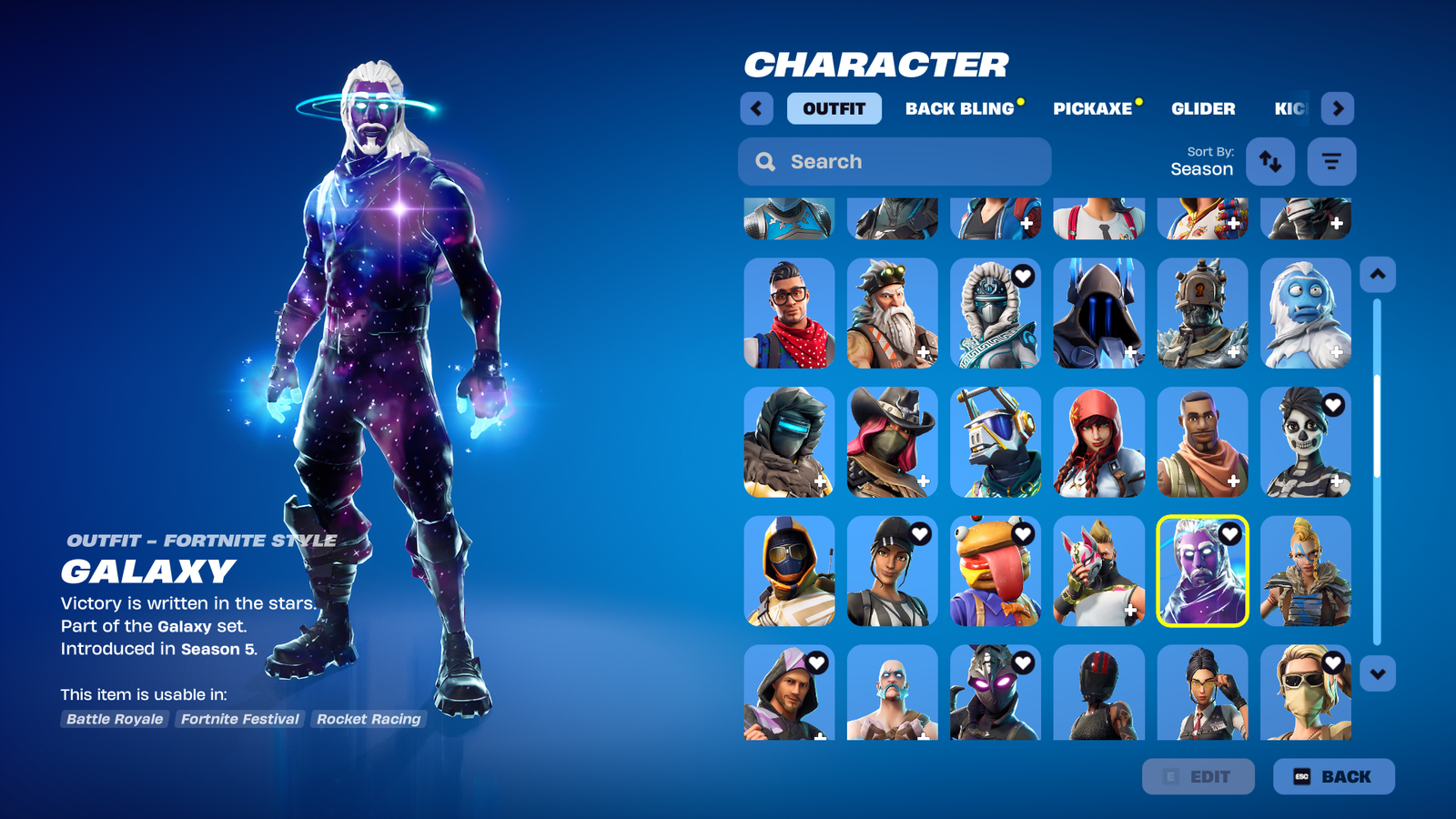Select the Ice King outfit icon
This screenshot has height=819, width=1456.
[1097, 313]
